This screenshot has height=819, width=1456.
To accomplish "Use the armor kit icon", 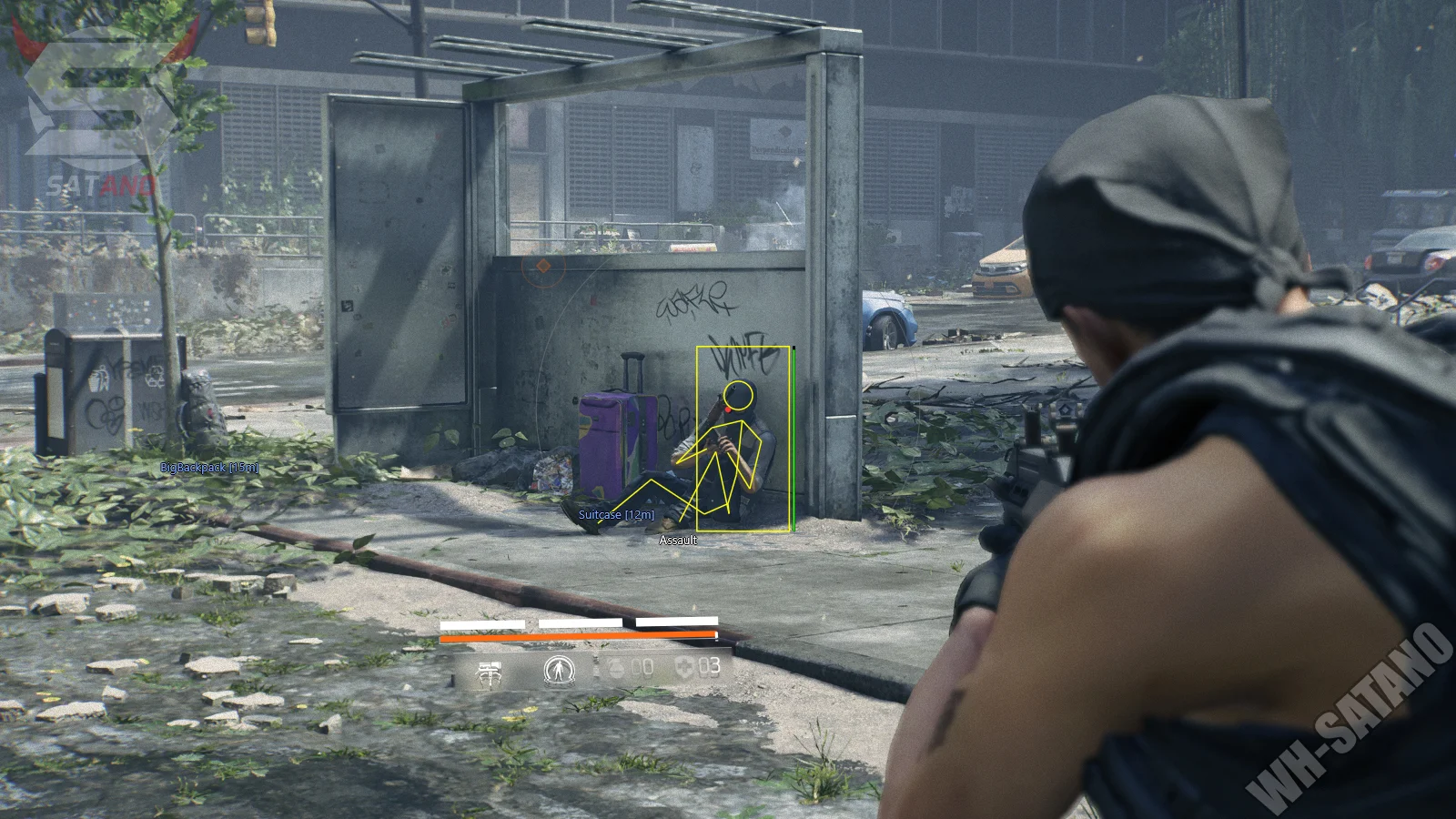I will click(x=684, y=668).
